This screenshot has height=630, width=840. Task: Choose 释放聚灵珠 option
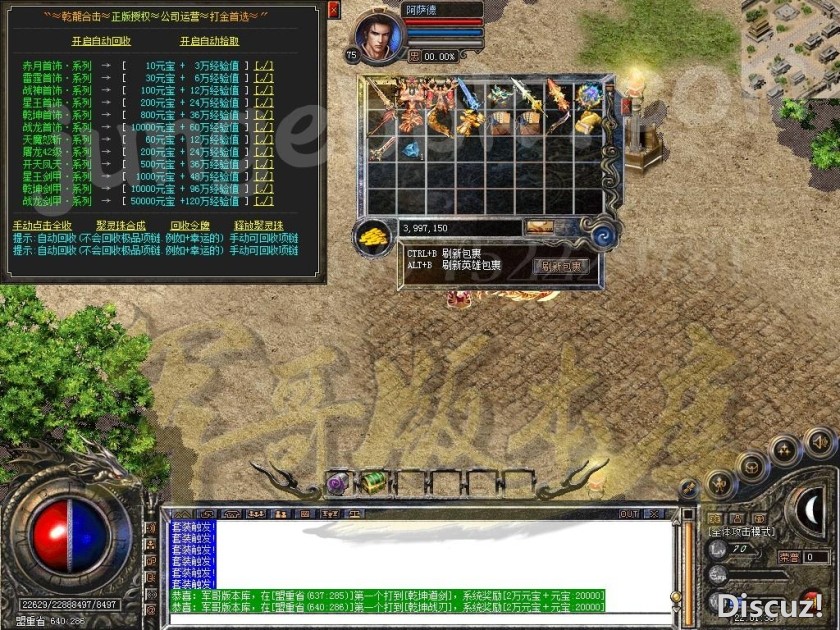click(x=258, y=225)
